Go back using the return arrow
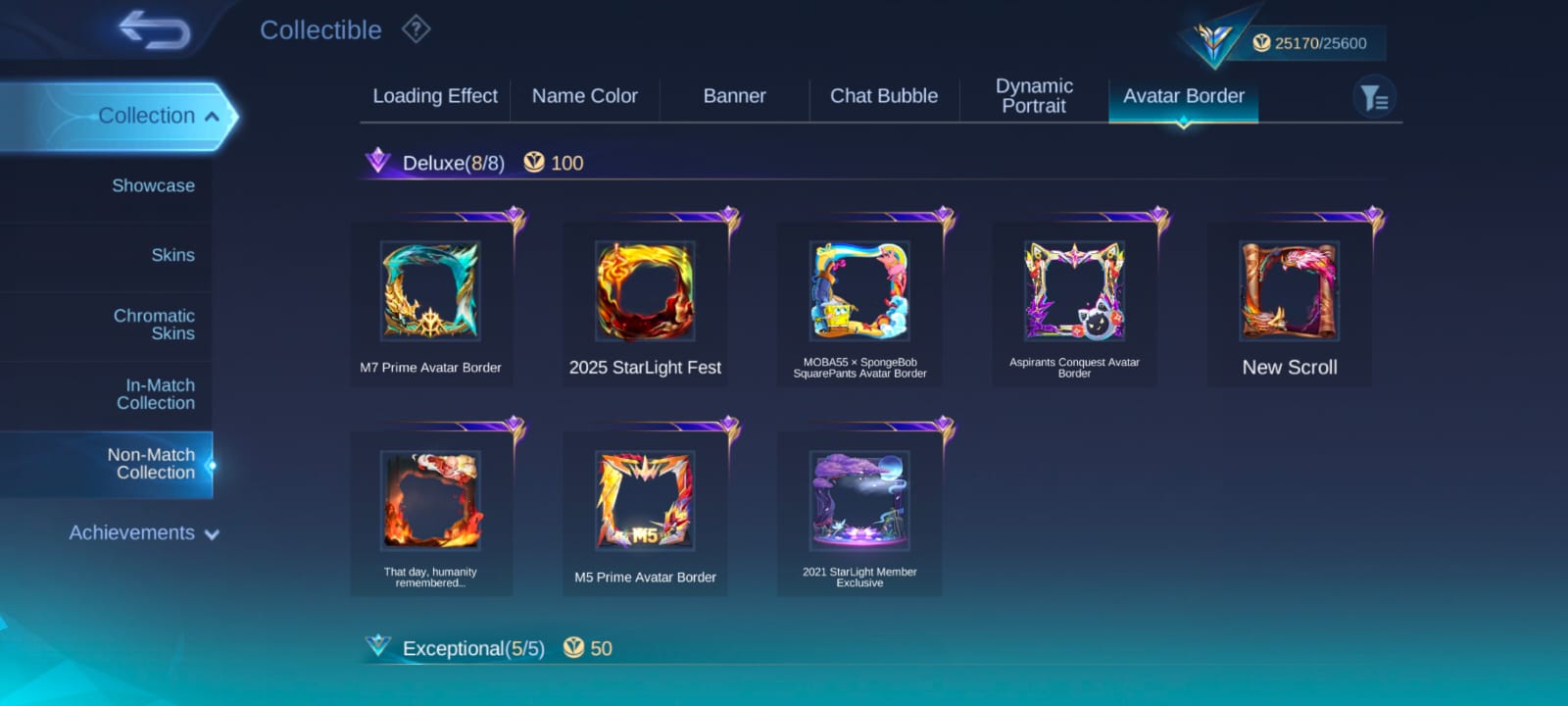This screenshot has width=1568, height=706. point(154,29)
